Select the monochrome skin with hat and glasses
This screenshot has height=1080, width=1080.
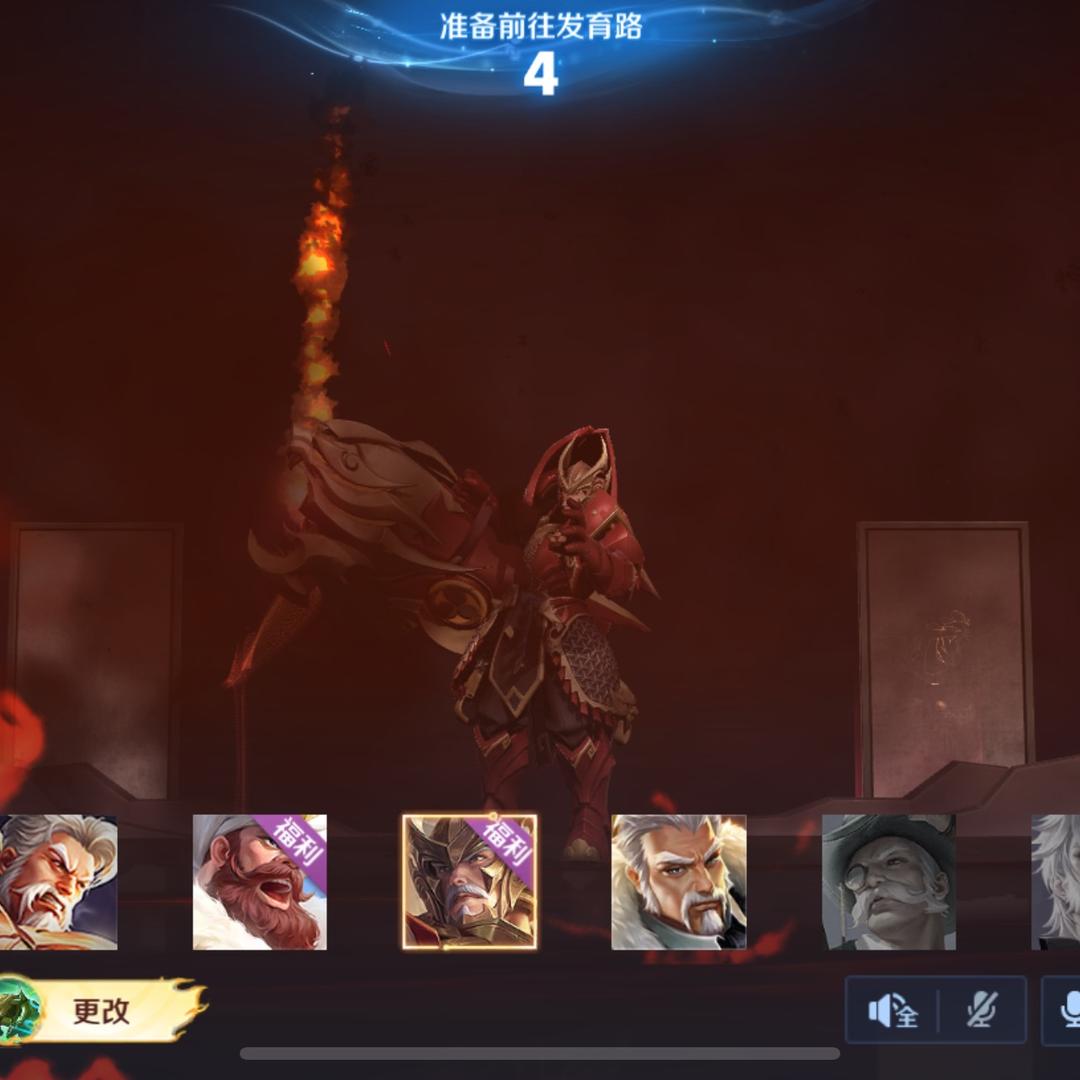click(x=888, y=882)
